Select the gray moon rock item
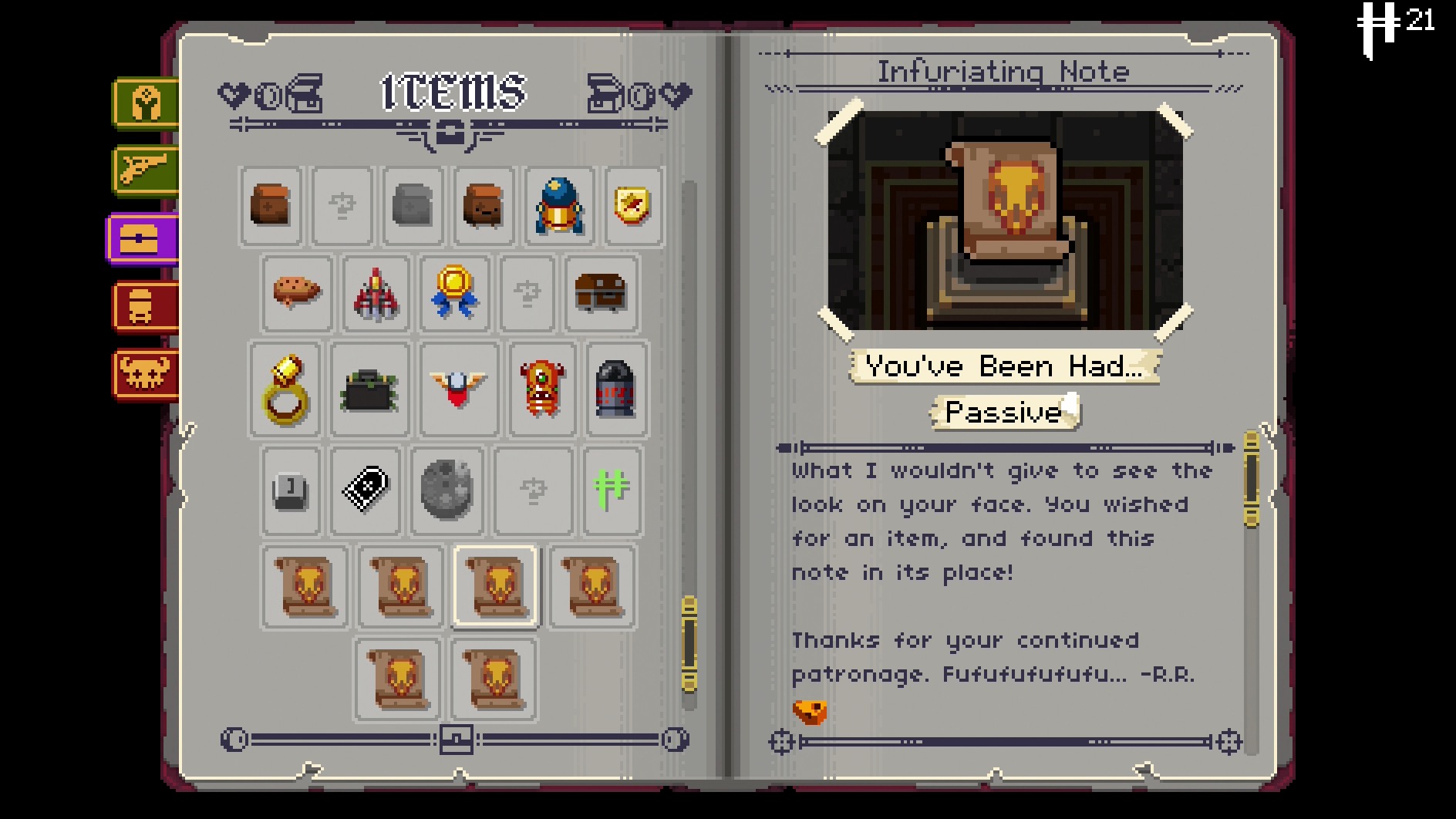Viewport: 1456px width, 819px height. pyautogui.click(x=447, y=490)
